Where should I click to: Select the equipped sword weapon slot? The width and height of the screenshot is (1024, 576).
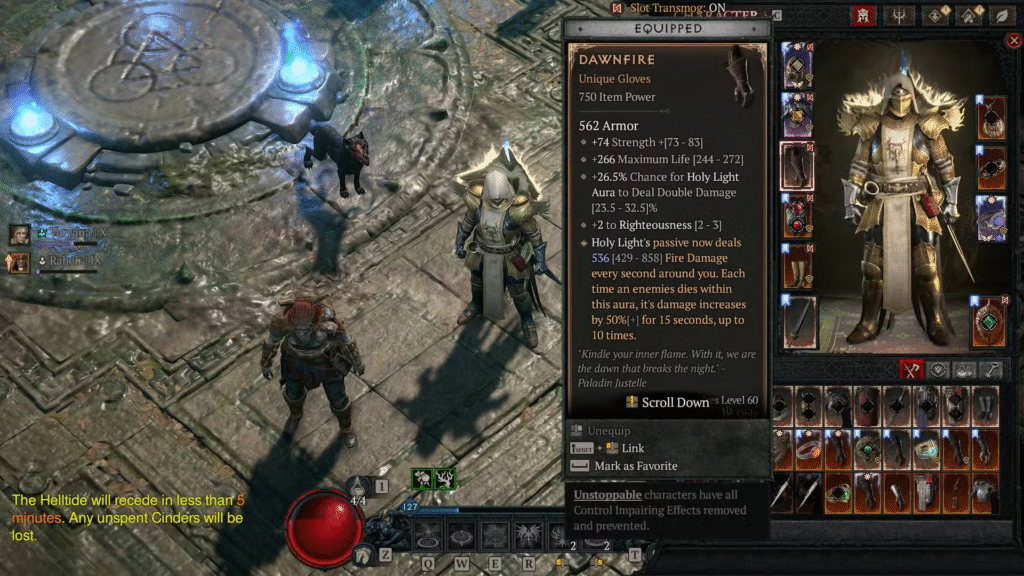(799, 322)
